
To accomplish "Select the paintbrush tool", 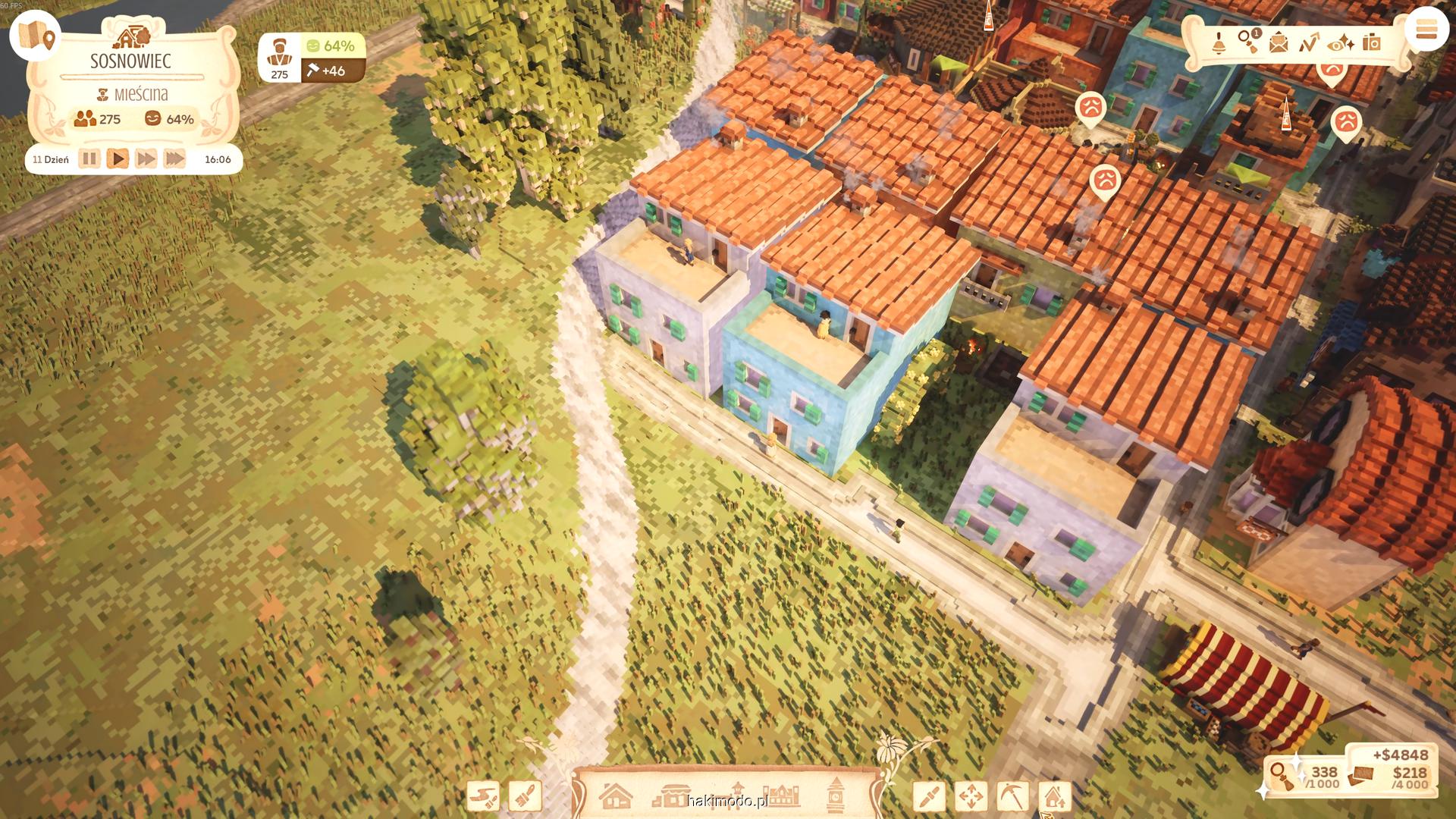I will pyautogui.click(x=526, y=795).
